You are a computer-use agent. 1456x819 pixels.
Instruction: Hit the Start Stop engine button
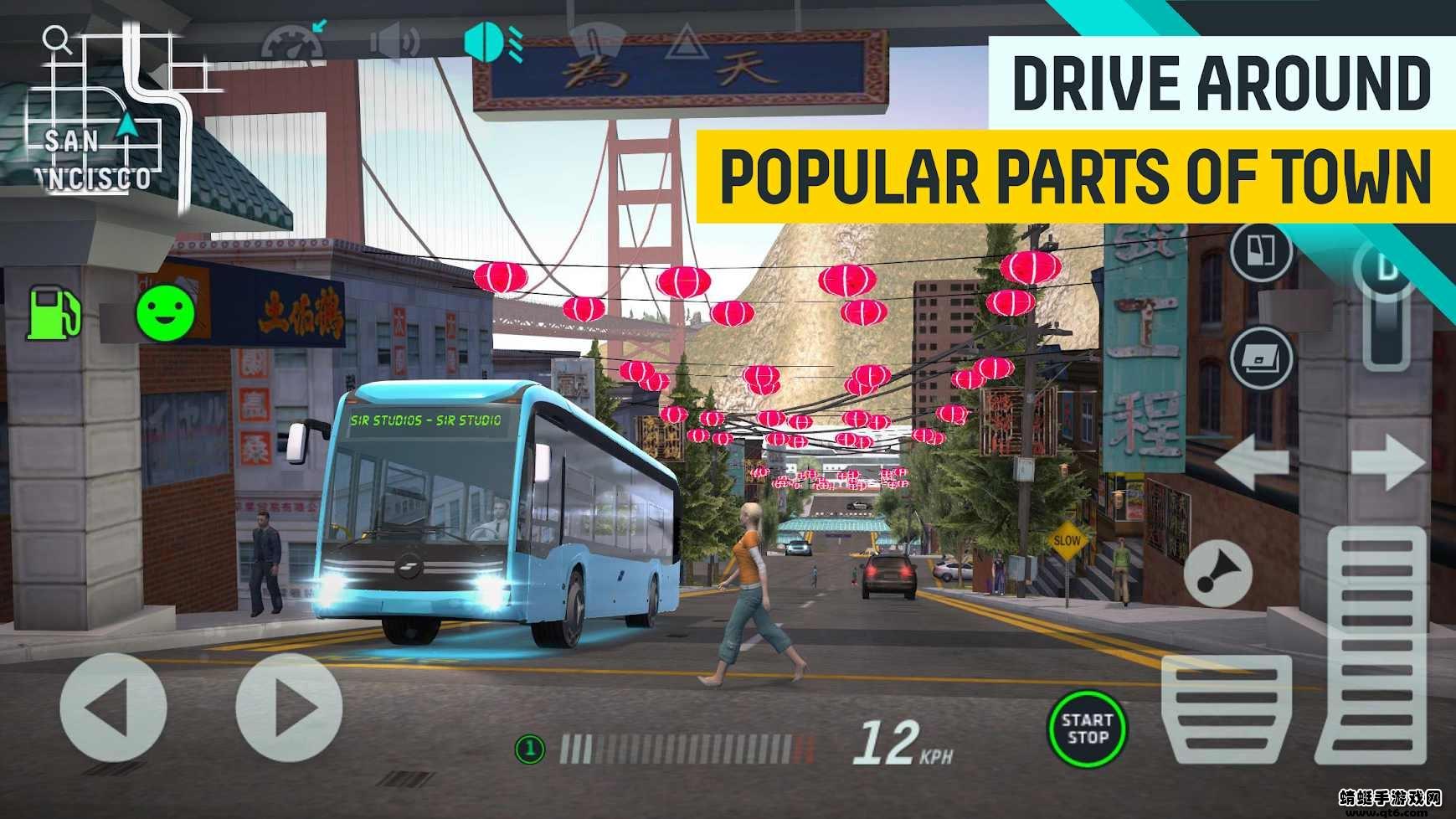(x=1087, y=729)
